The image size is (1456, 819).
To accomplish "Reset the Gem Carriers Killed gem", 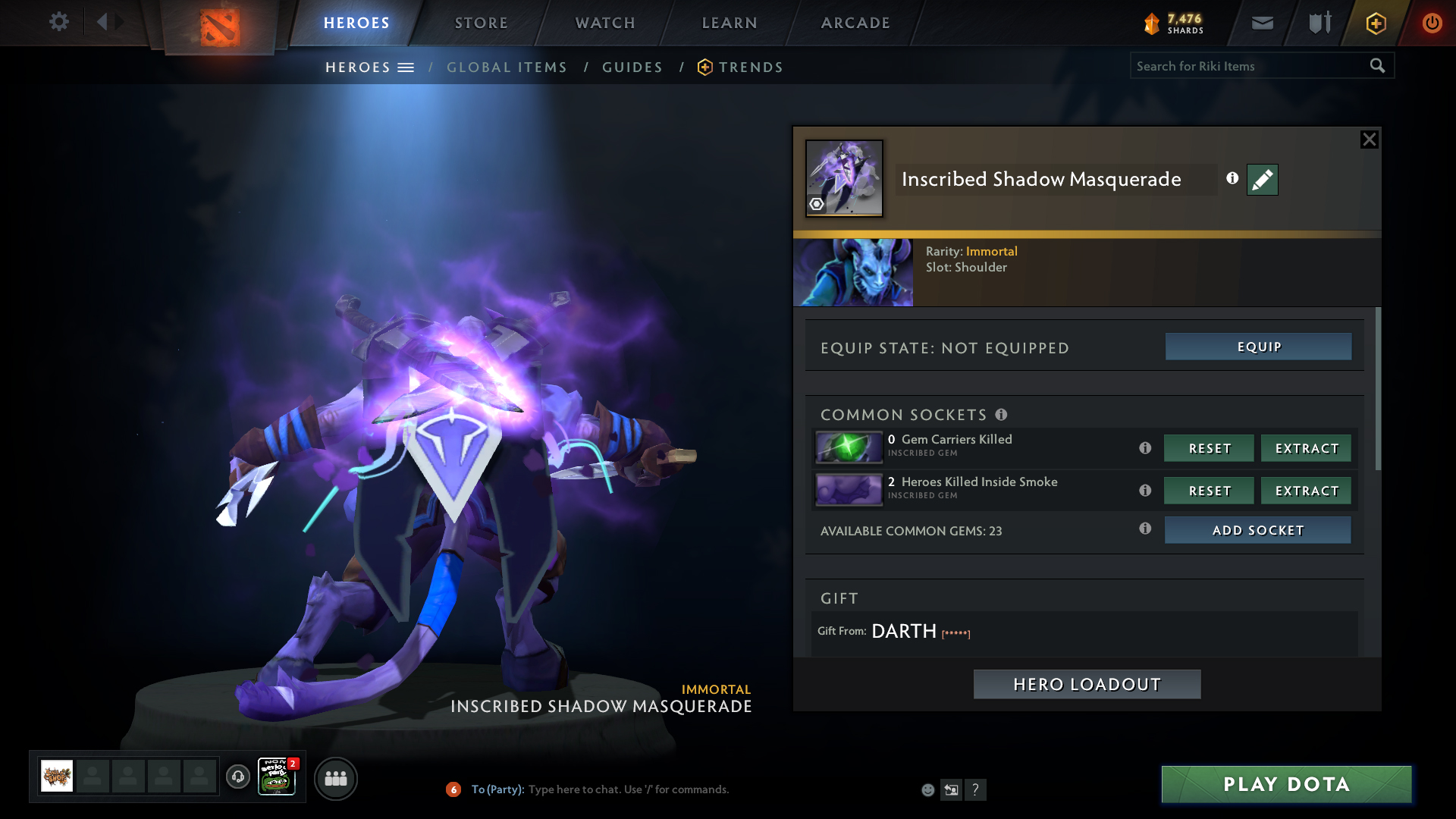I will click(1209, 448).
